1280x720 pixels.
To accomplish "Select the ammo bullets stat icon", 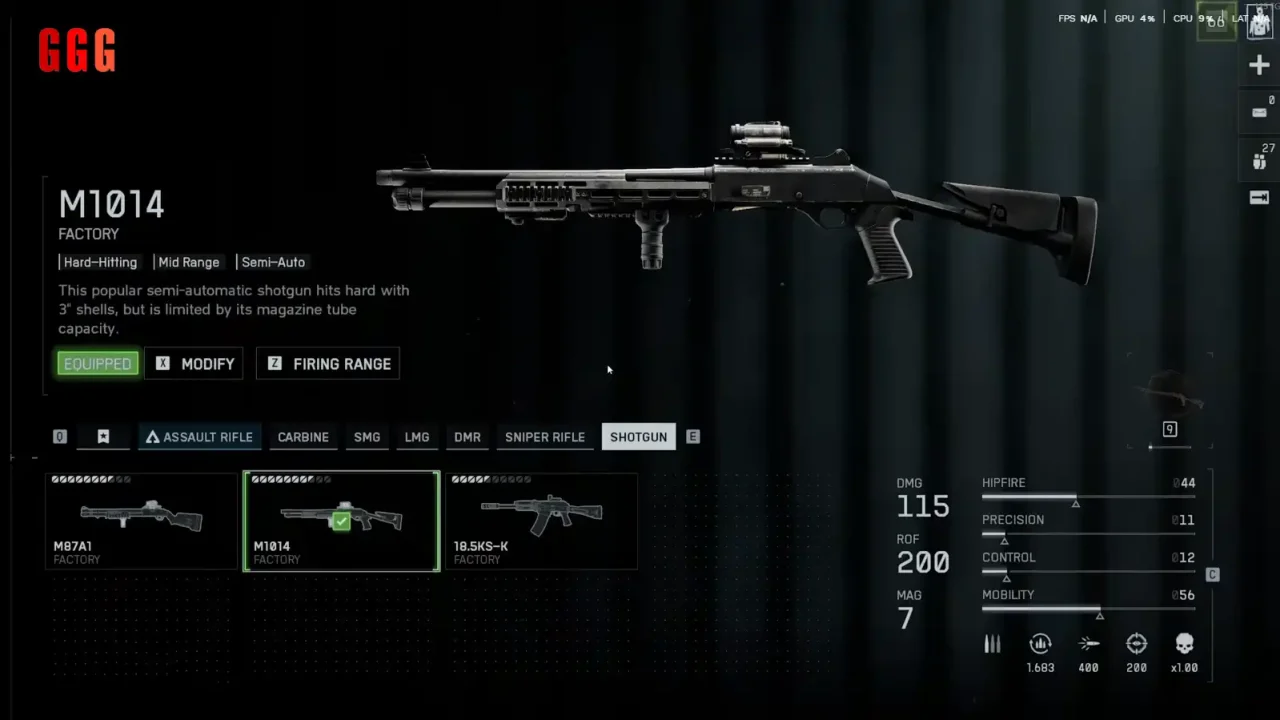I will [992, 644].
